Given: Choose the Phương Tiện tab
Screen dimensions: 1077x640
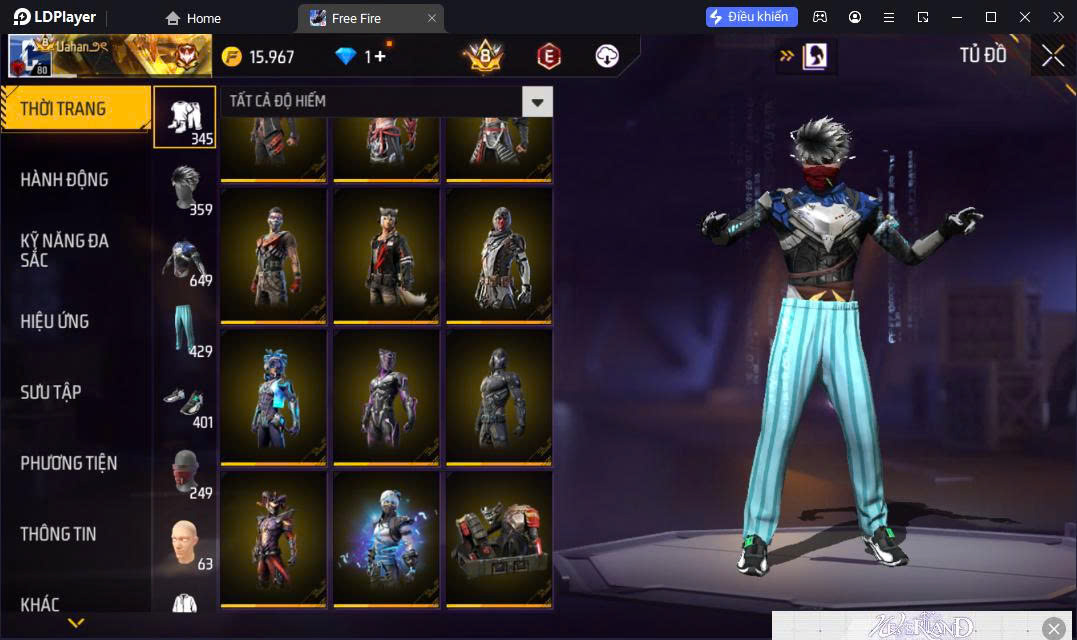Looking at the screenshot, I should (x=69, y=463).
